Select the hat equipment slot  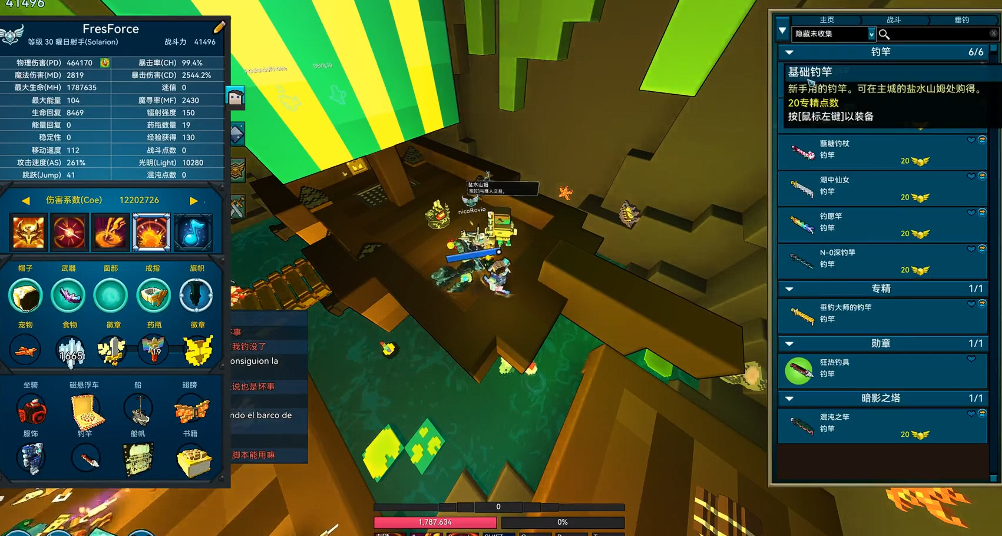click(26, 295)
